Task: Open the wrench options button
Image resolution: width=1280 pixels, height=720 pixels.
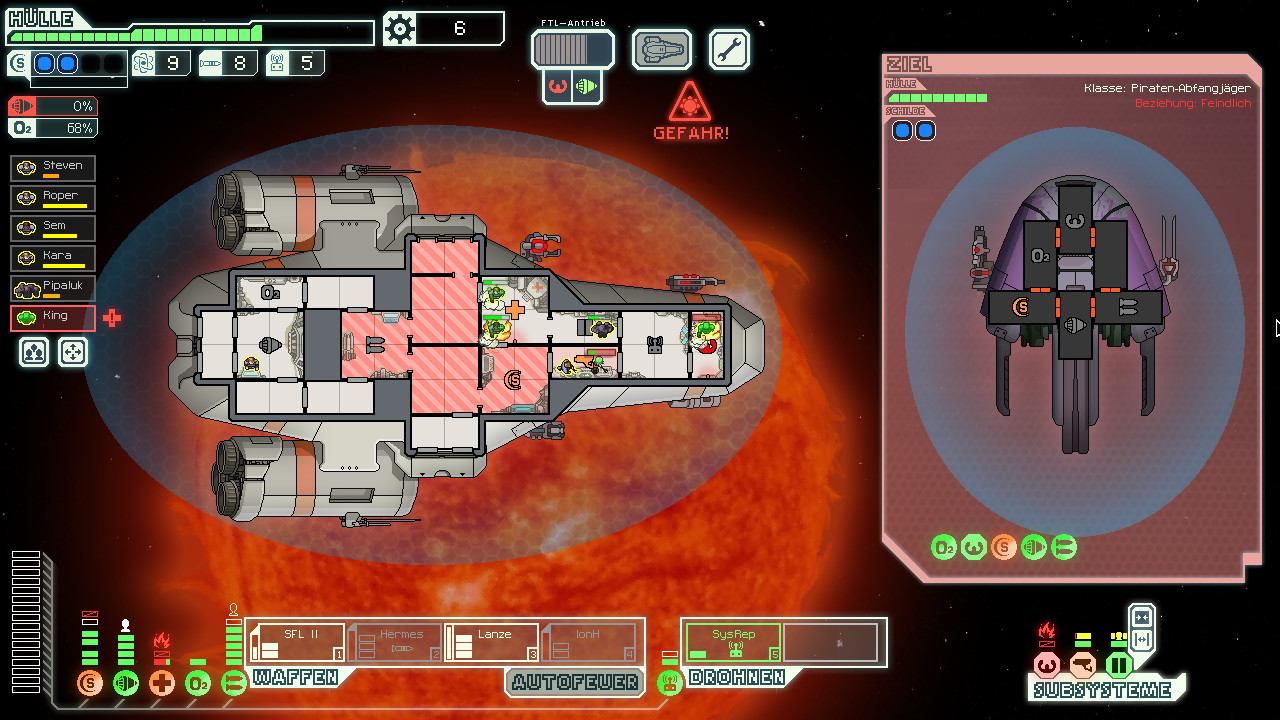Action: pyautogui.click(x=729, y=49)
